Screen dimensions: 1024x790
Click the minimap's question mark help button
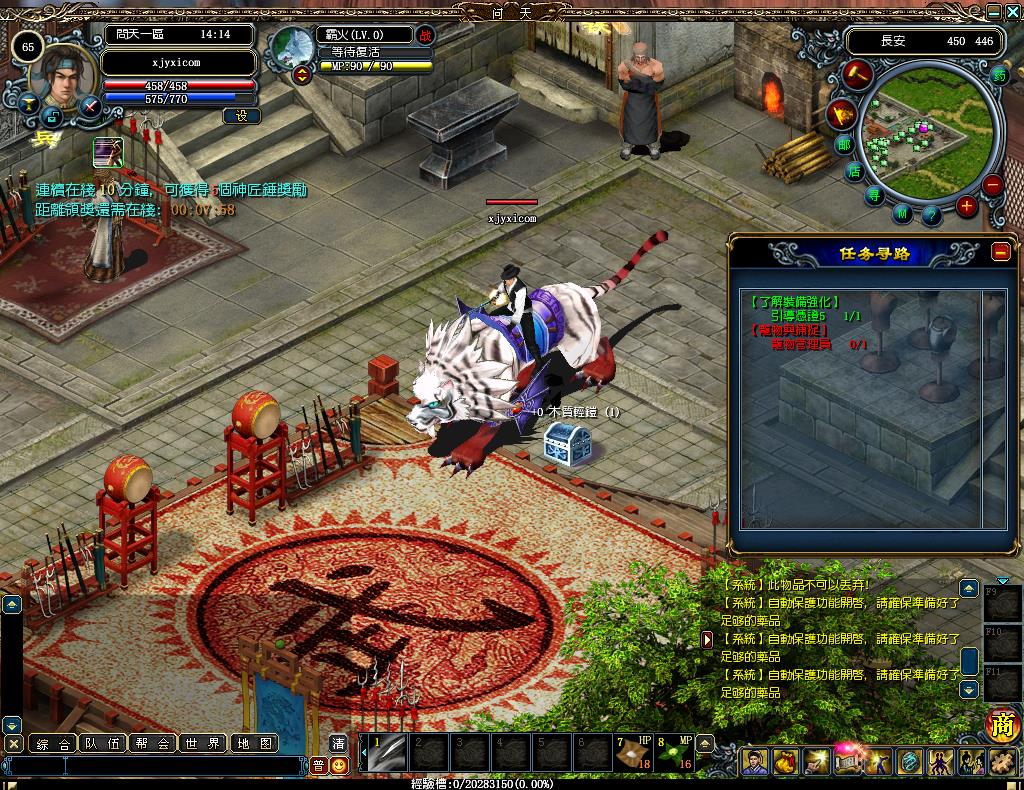click(x=930, y=214)
